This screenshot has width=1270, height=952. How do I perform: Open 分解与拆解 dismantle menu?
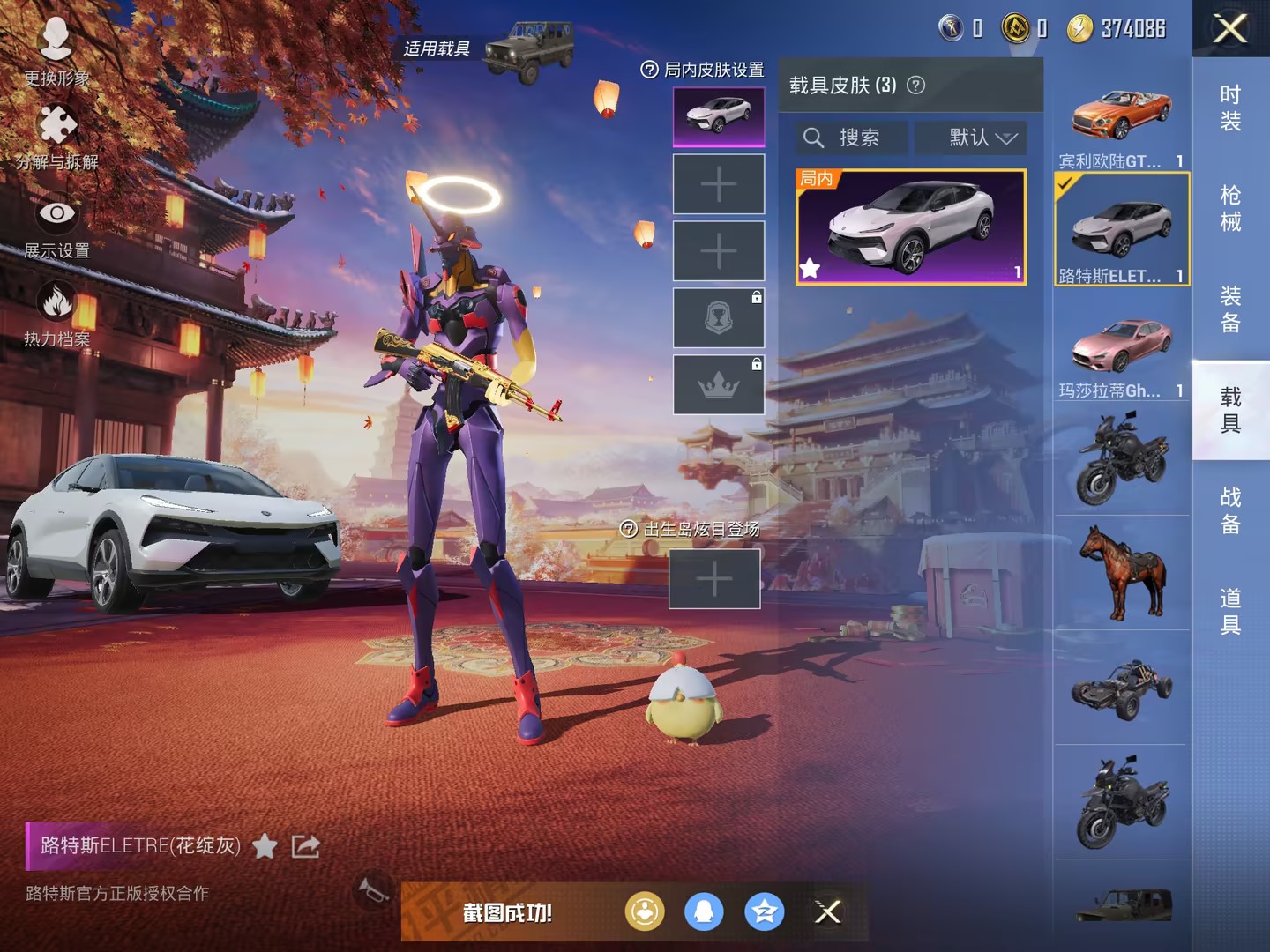click(x=56, y=137)
